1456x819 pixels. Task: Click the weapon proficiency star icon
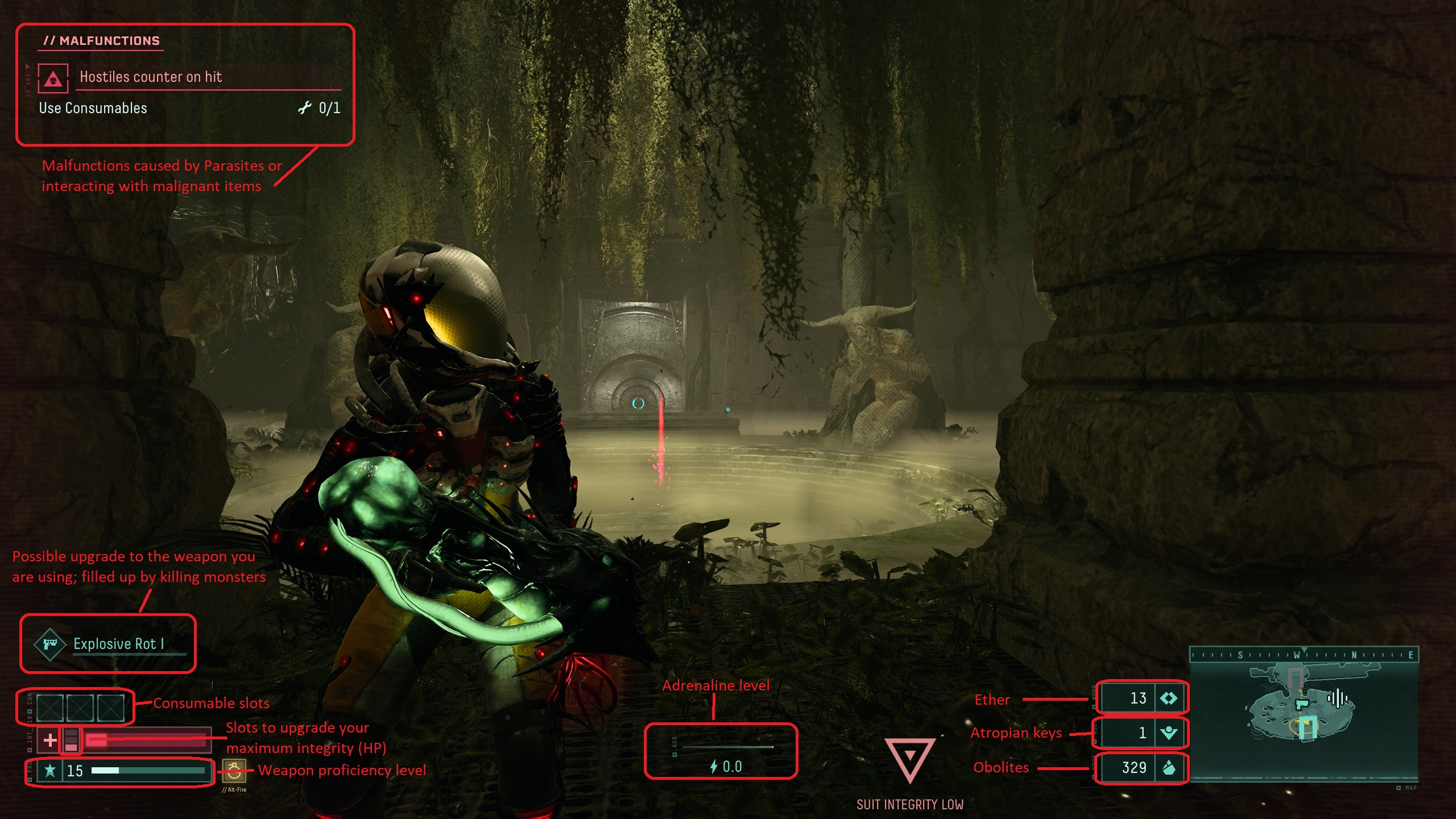point(50,771)
